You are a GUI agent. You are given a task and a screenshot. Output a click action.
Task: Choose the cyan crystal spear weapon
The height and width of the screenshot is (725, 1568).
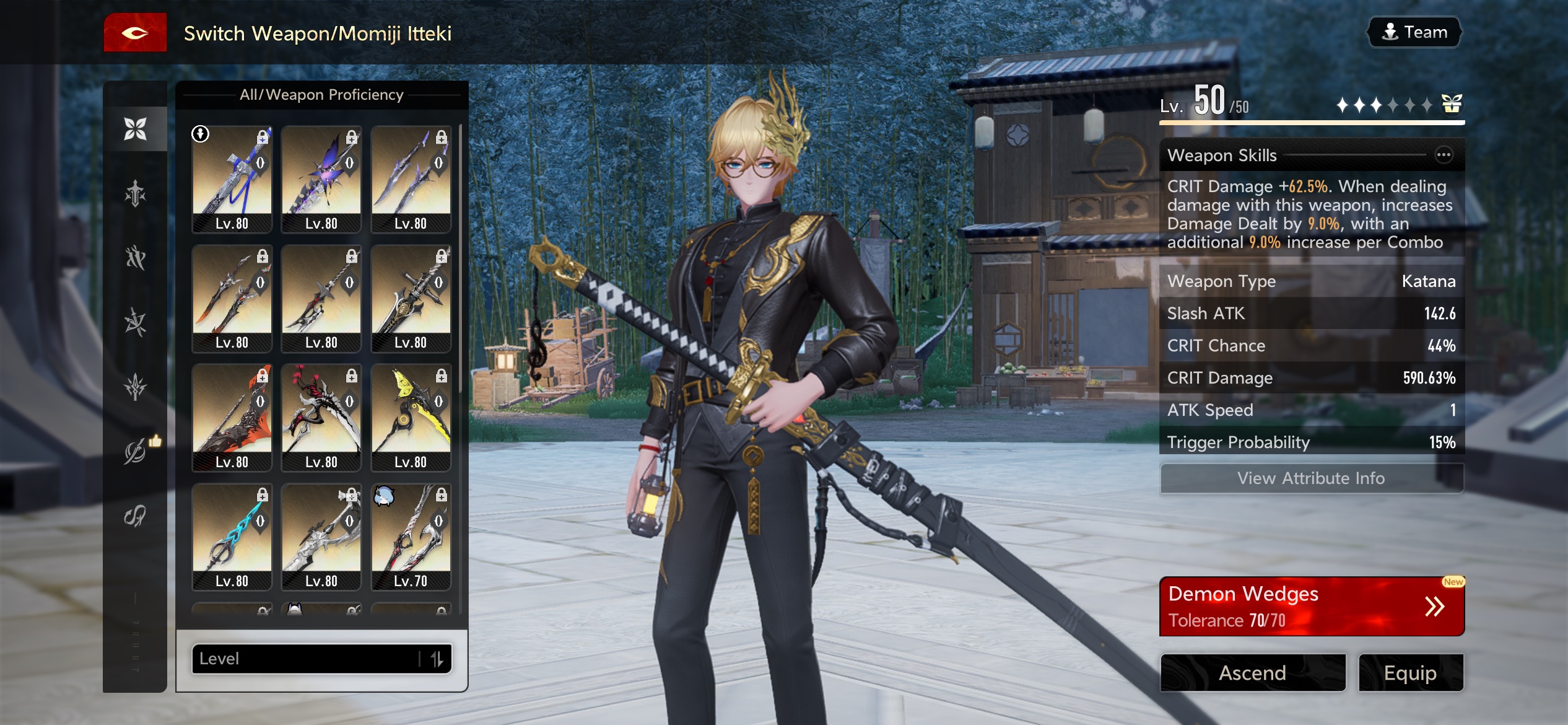tap(232, 537)
